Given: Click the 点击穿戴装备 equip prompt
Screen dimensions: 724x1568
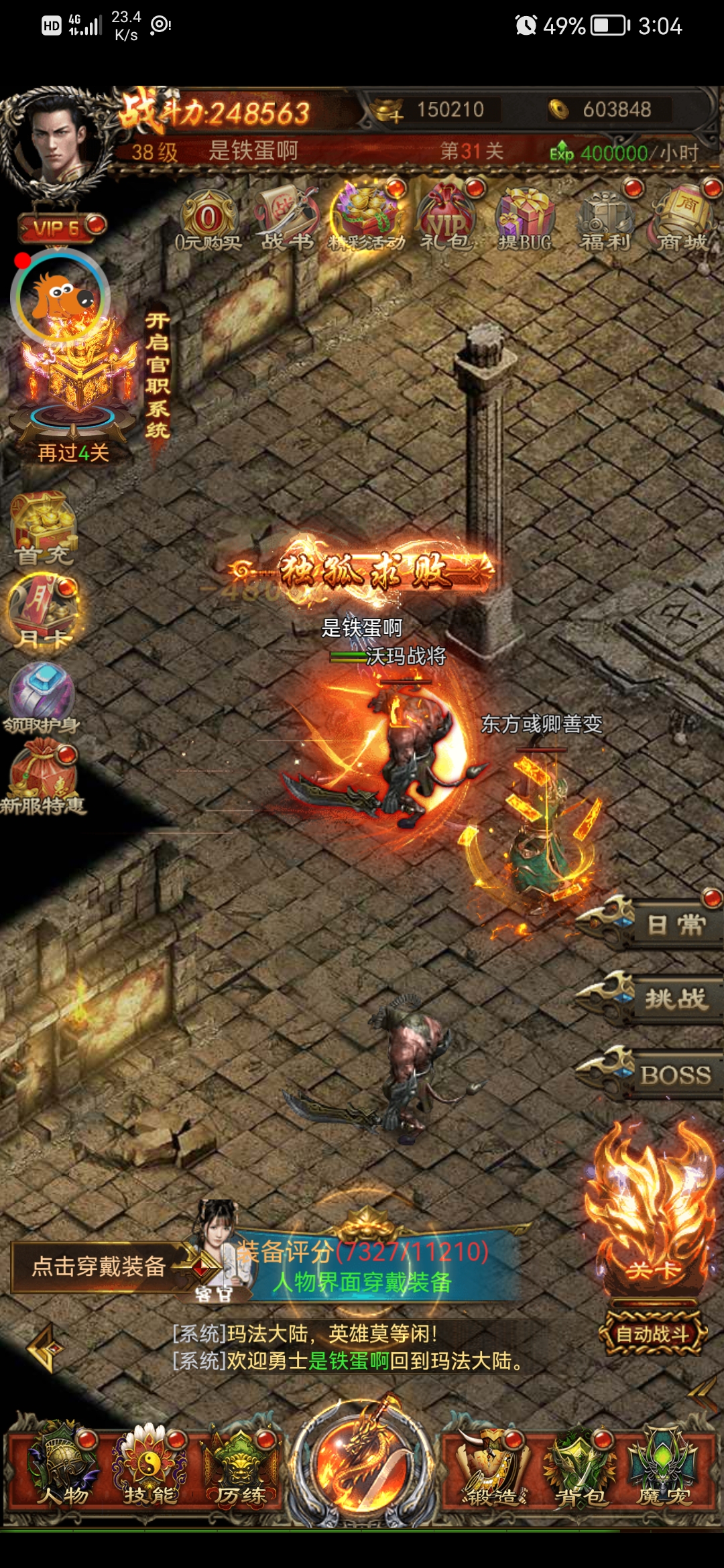Looking at the screenshot, I should (x=99, y=1266).
